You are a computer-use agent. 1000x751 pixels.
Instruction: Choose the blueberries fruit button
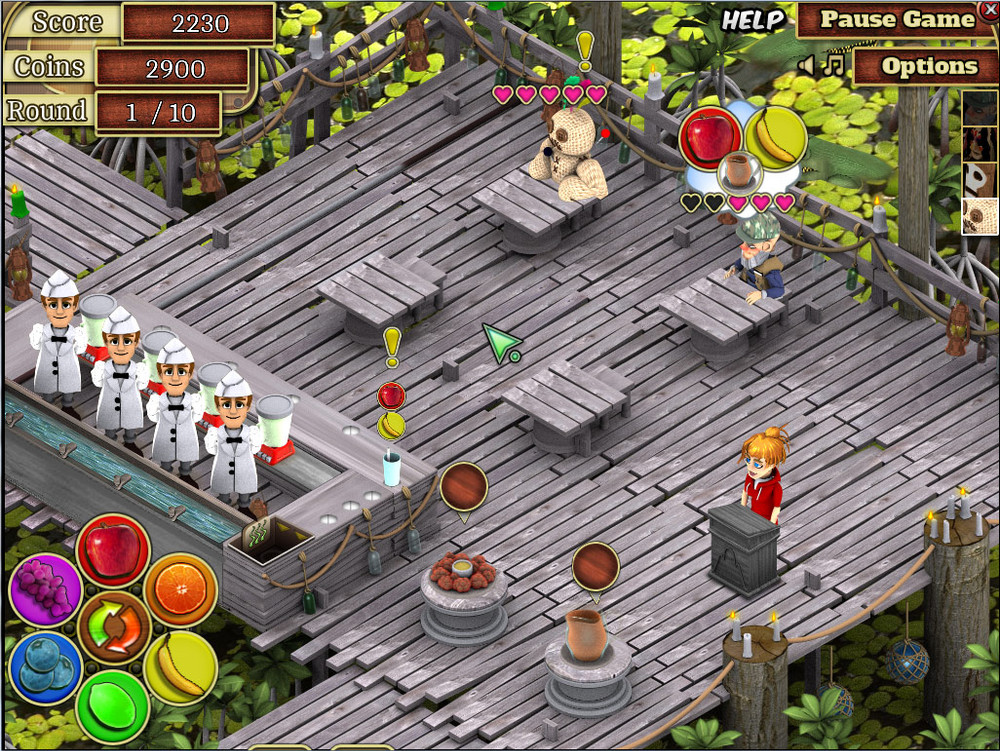point(45,668)
